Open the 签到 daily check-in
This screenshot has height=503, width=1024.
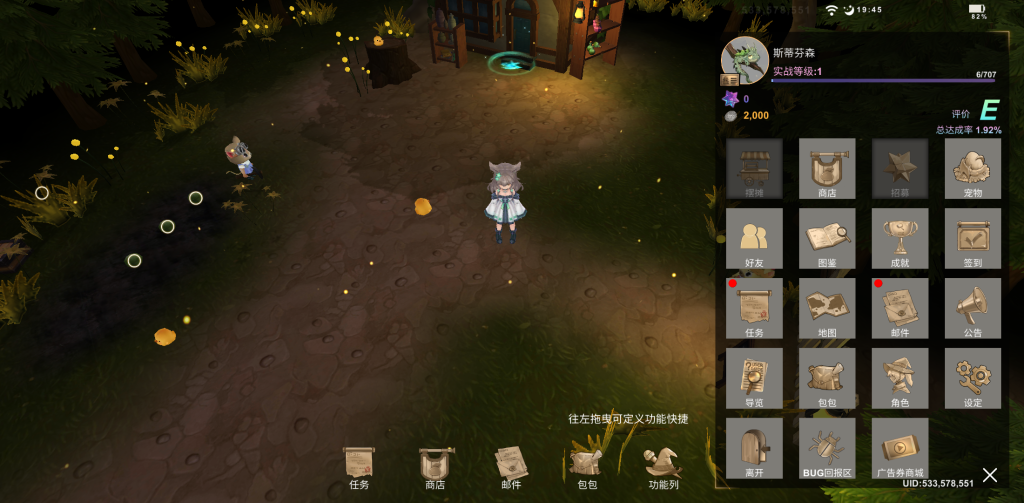click(x=972, y=238)
